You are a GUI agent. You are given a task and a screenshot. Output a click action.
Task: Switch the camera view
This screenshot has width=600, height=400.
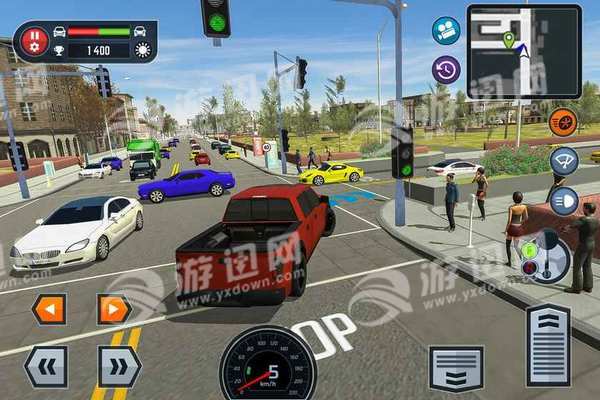446,30
